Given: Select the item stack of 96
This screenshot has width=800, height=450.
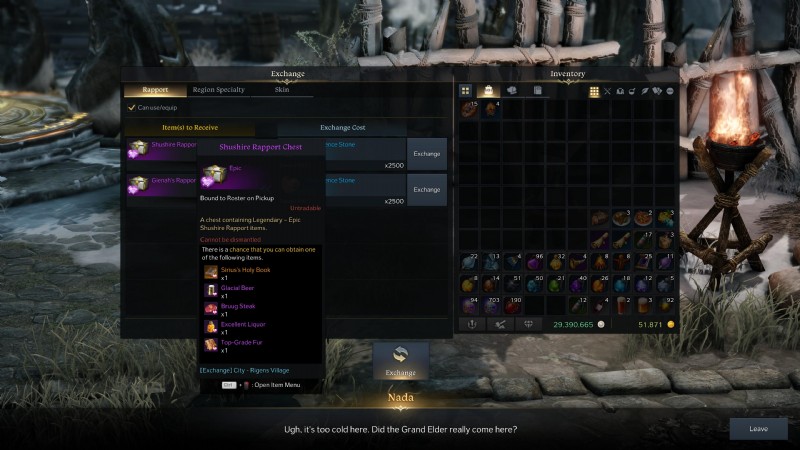Looking at the screenshot, I should [534, 262].
